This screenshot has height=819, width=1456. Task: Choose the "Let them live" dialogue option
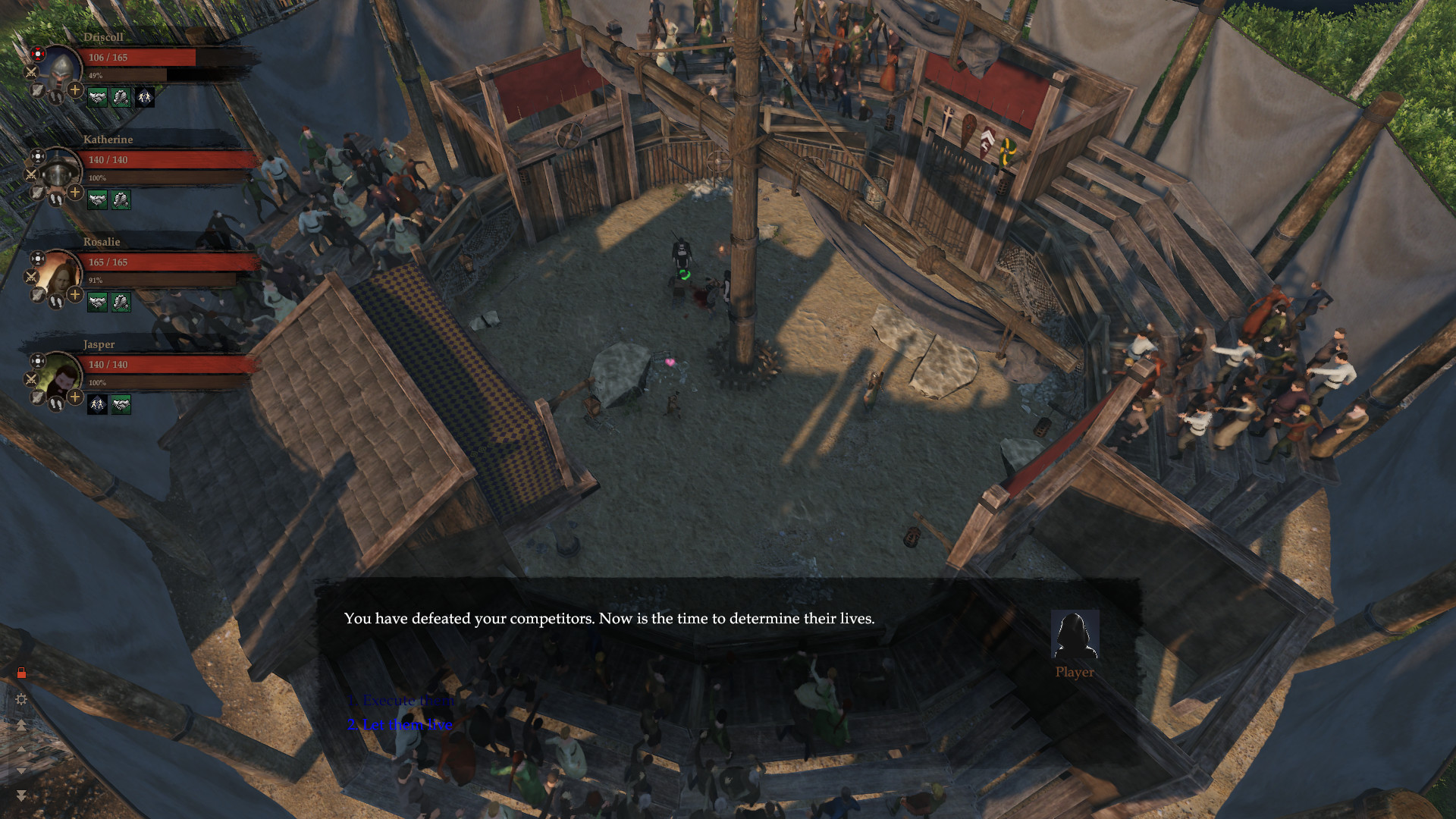pyautogui.click(x=400, y=724)
